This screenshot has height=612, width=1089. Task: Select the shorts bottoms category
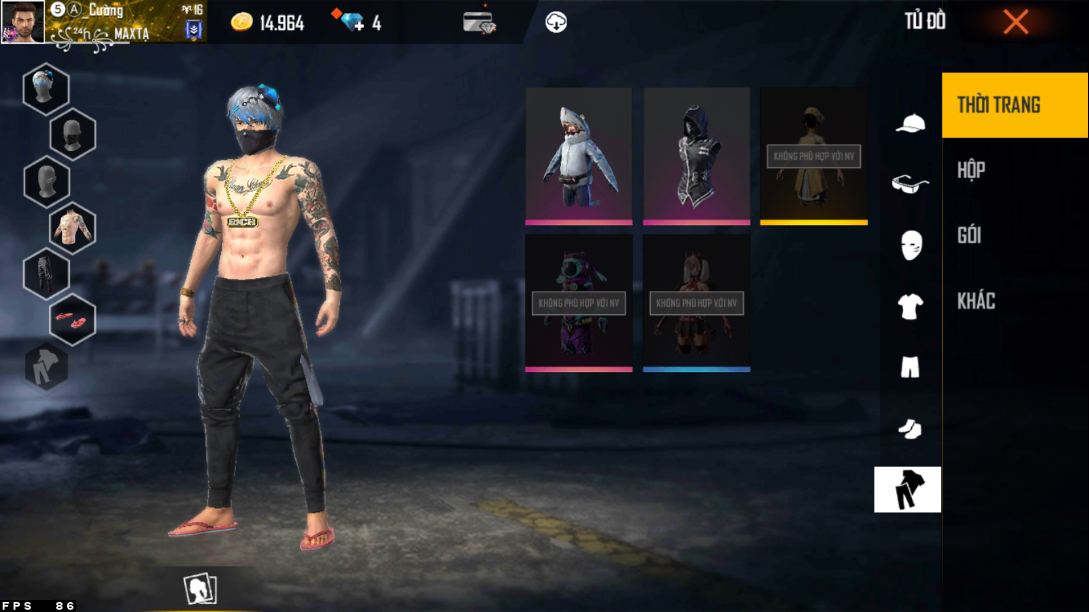click(909, 367)
